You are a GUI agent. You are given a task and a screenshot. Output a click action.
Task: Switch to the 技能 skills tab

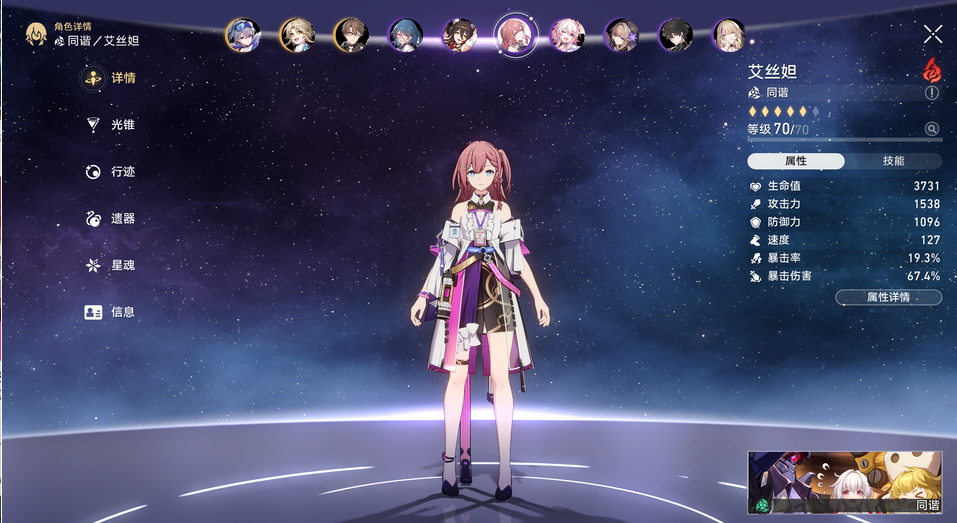[893, 161]
